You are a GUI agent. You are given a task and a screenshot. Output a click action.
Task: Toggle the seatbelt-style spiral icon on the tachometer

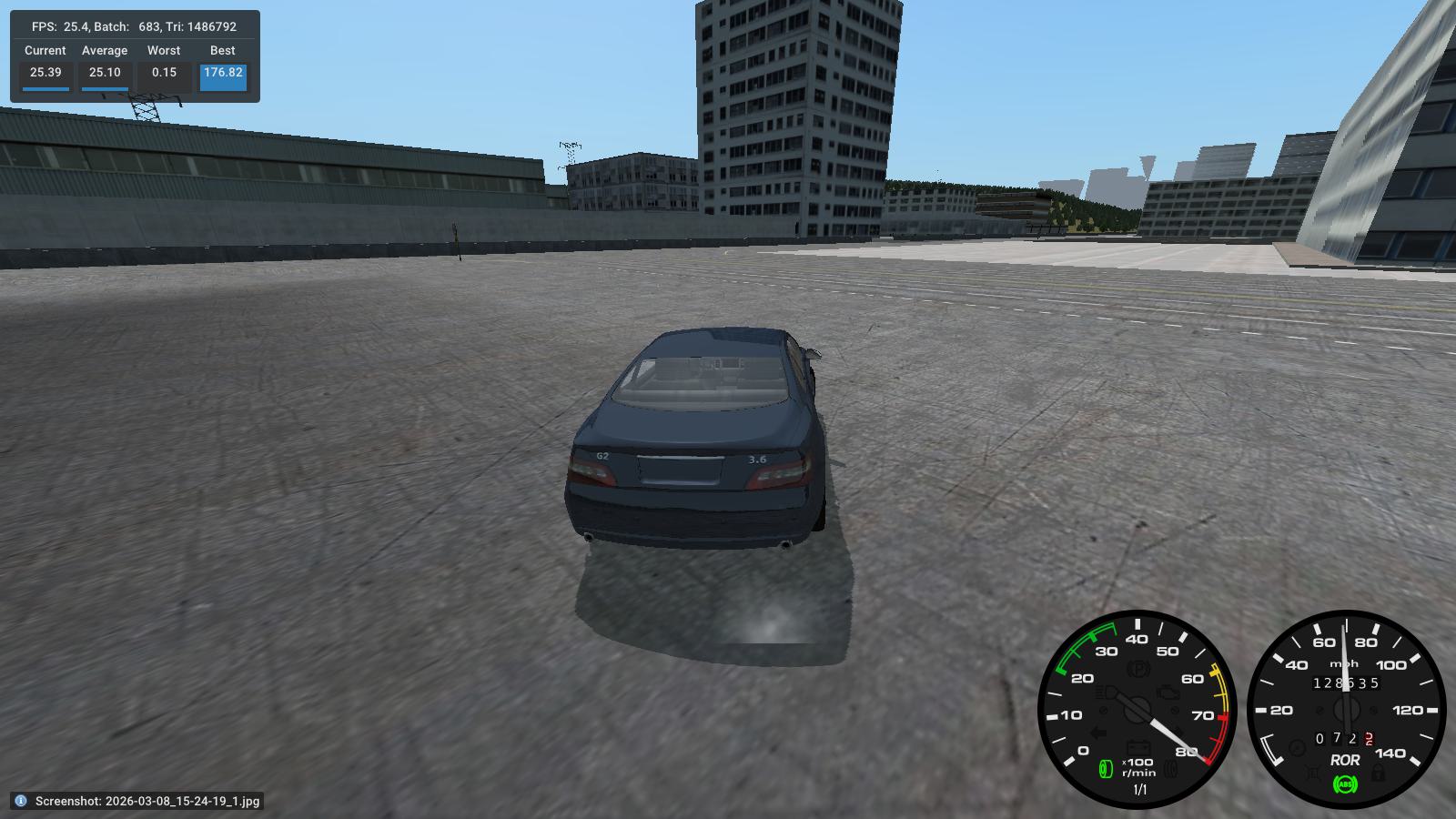1170,769
